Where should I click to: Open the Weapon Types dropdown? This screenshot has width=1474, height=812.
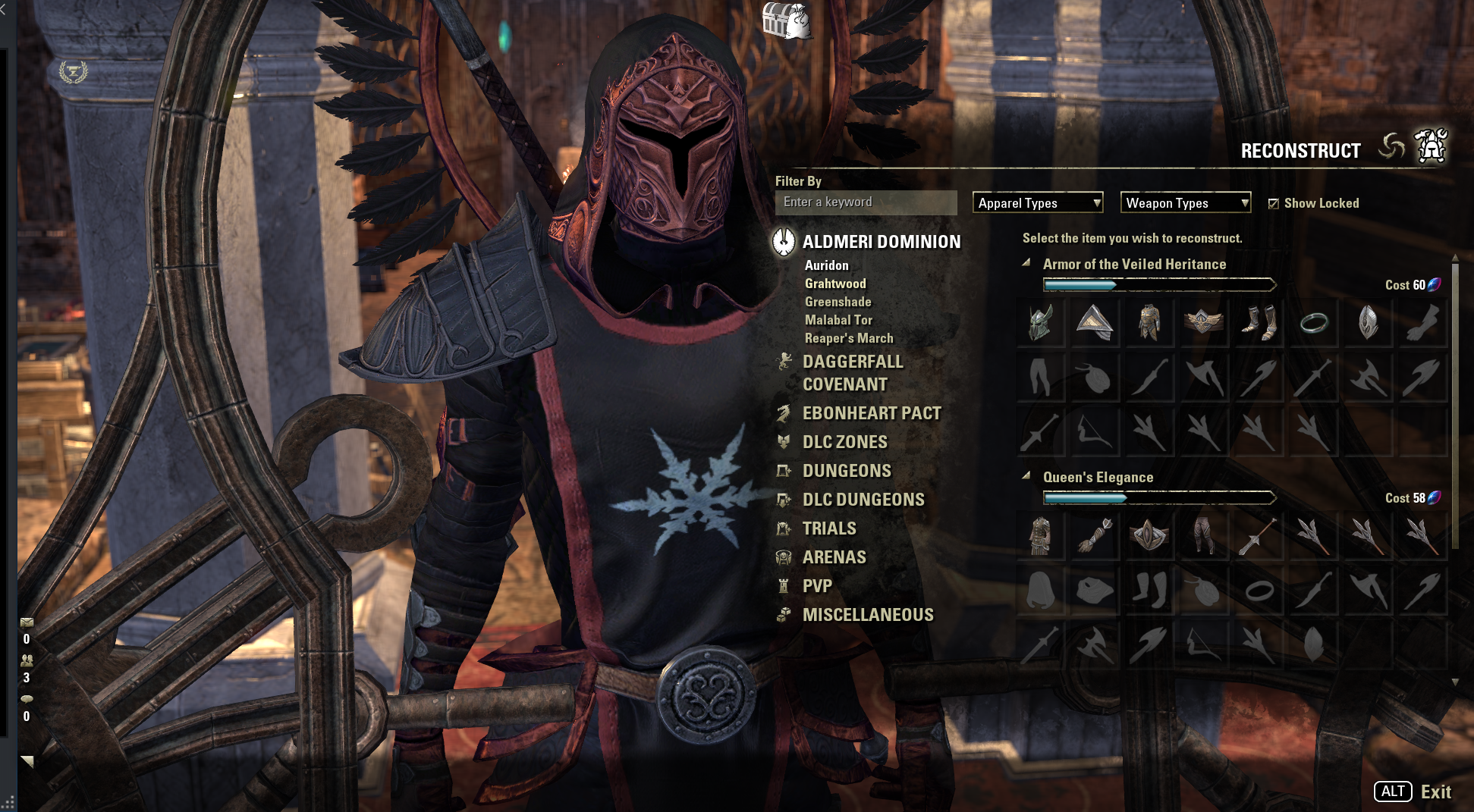coord(1186,202)
